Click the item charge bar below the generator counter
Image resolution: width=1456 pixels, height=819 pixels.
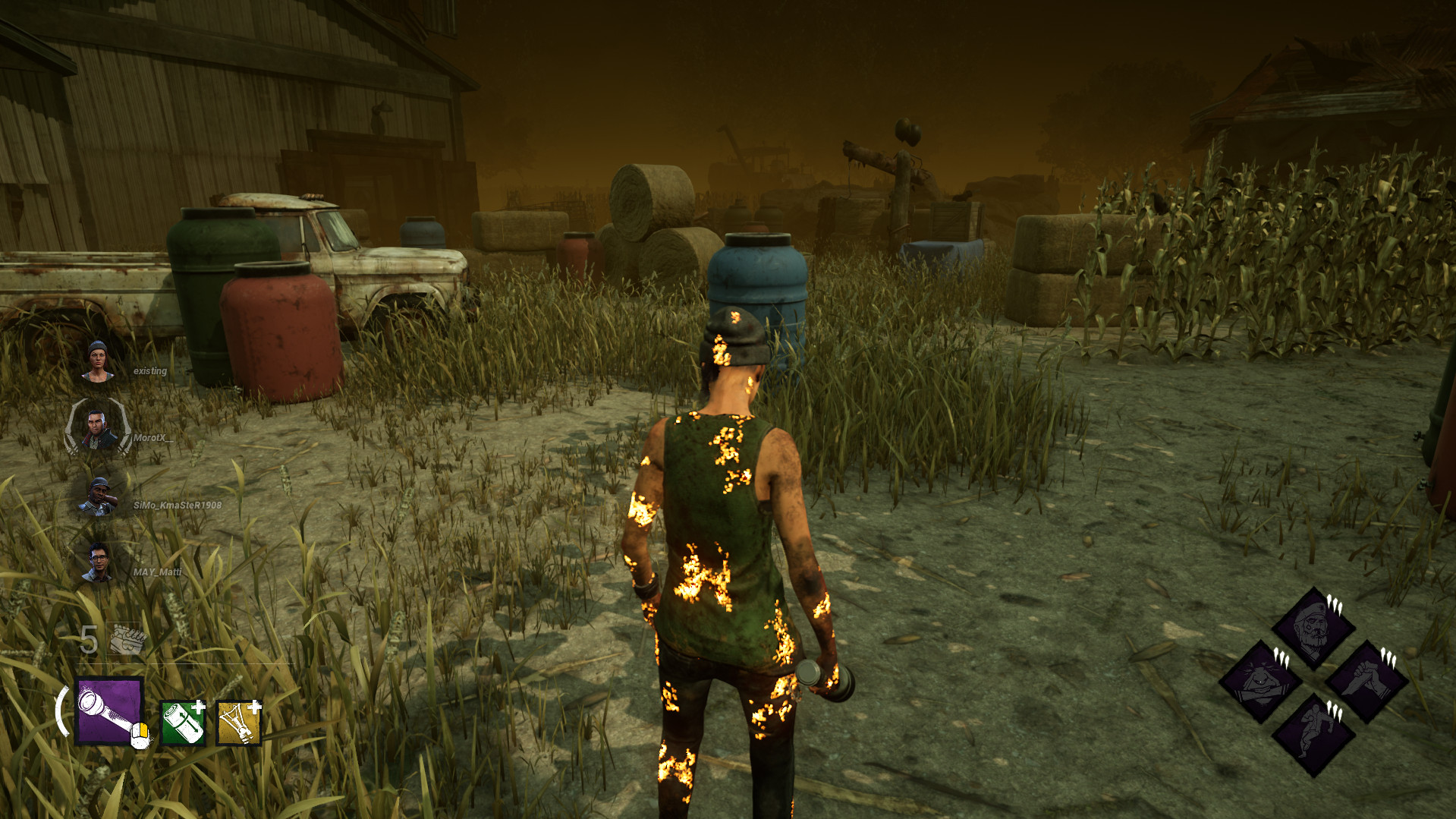click(175, 663)
